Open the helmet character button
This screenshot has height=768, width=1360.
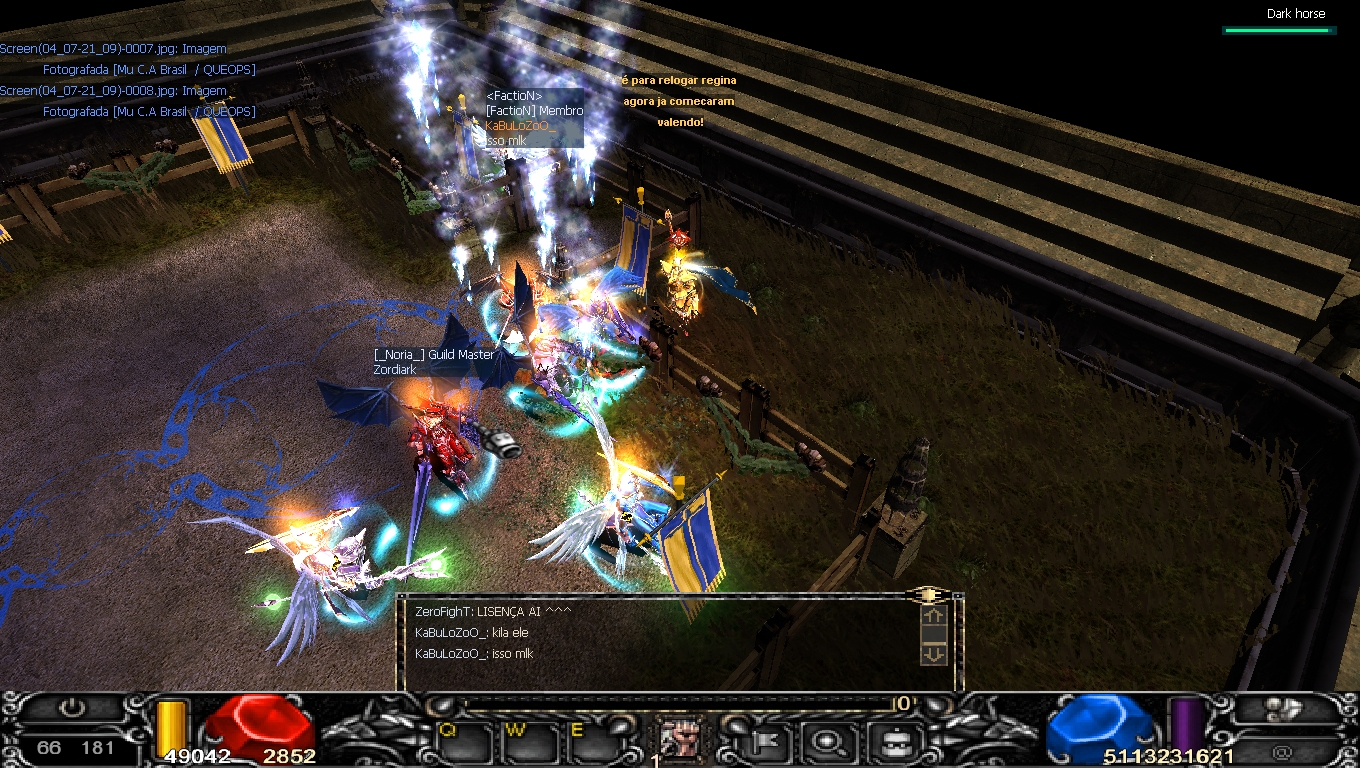(890, 741)
